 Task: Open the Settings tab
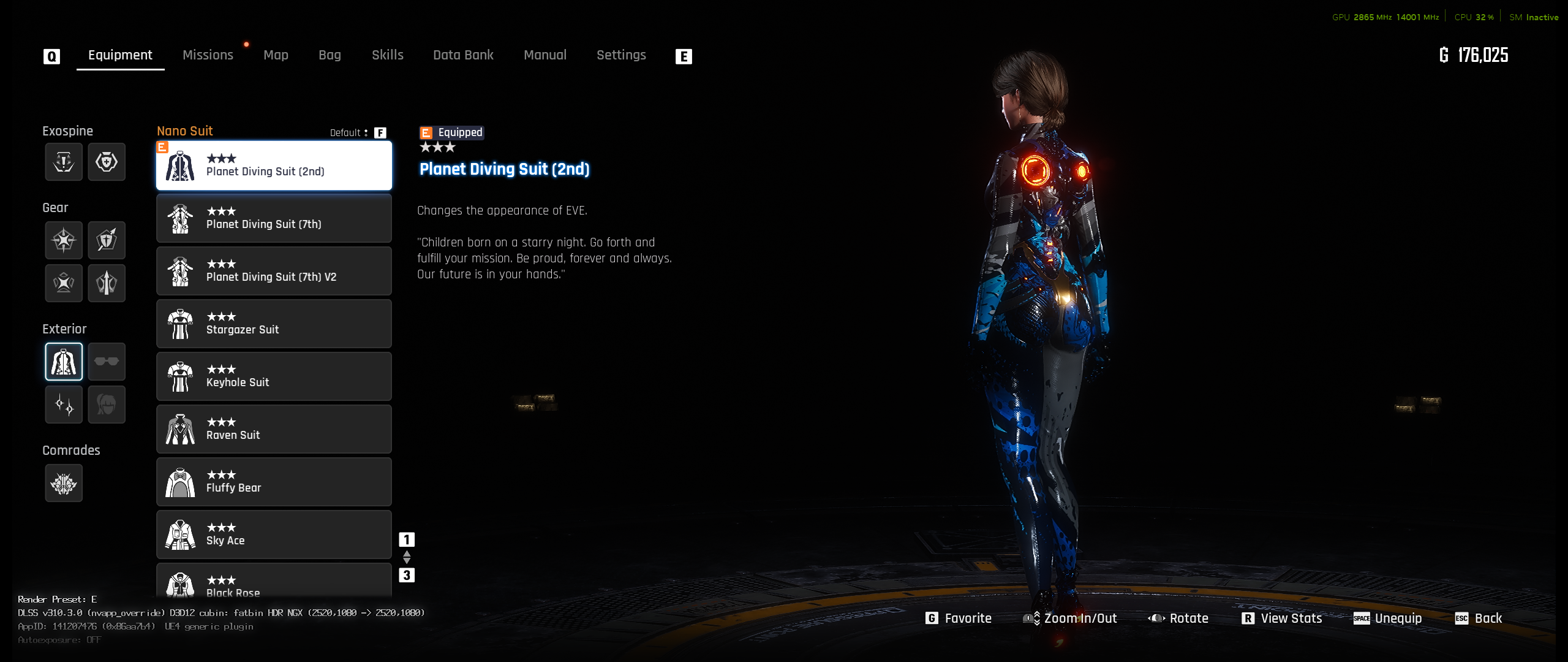[x=621, y=55]
